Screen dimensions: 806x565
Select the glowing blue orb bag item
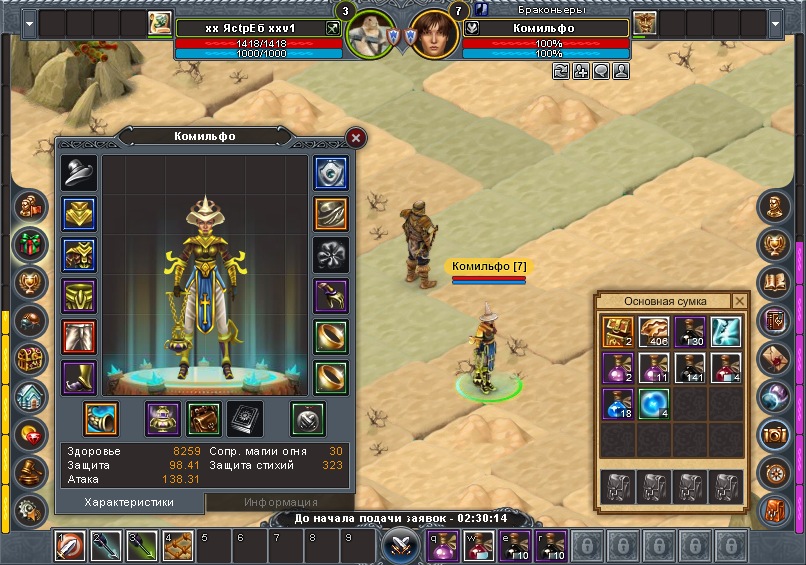coord(655,404)
